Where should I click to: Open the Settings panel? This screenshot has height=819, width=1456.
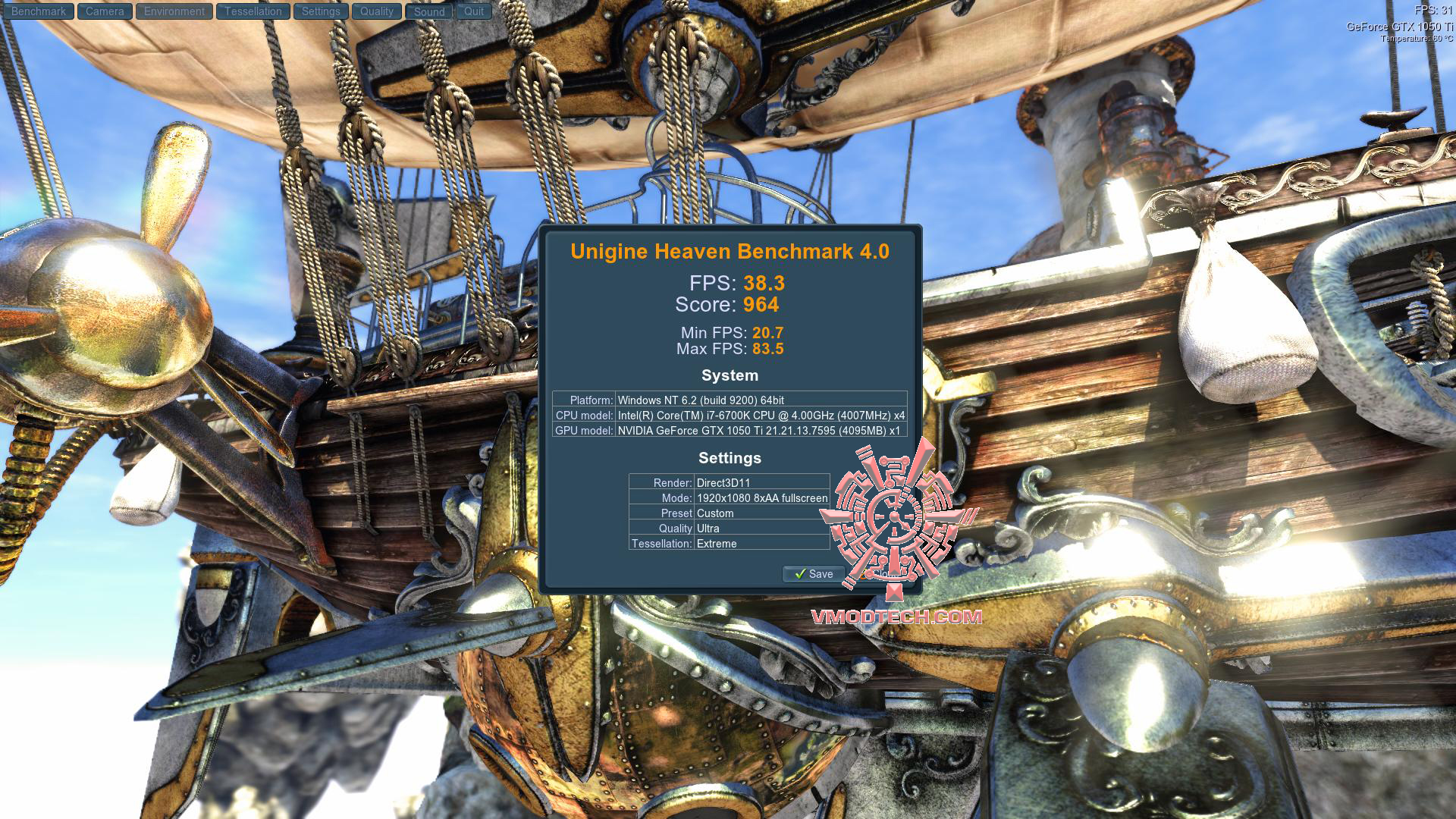[321, 11]
